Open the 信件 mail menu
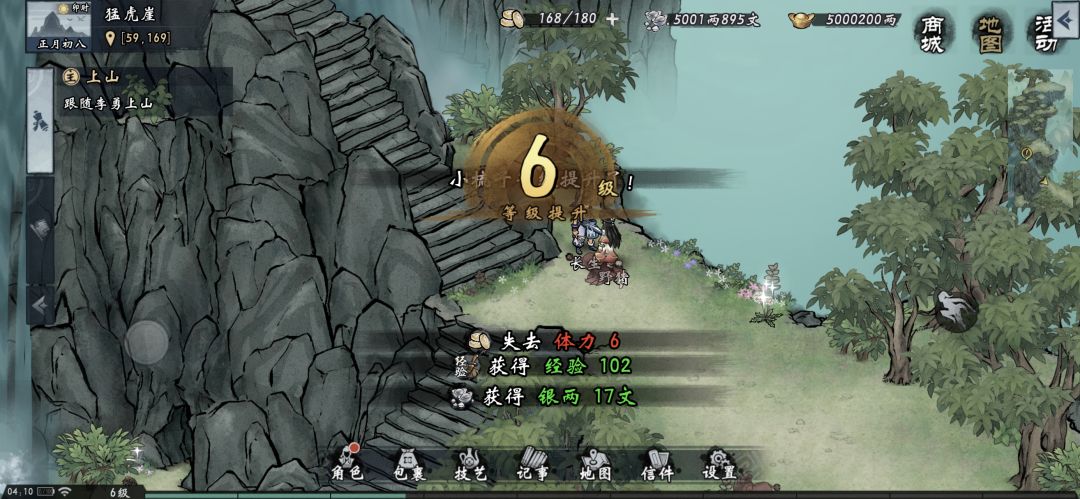Screen dimensions: 1080x499 pyautogui.click(x=657, y=464)
